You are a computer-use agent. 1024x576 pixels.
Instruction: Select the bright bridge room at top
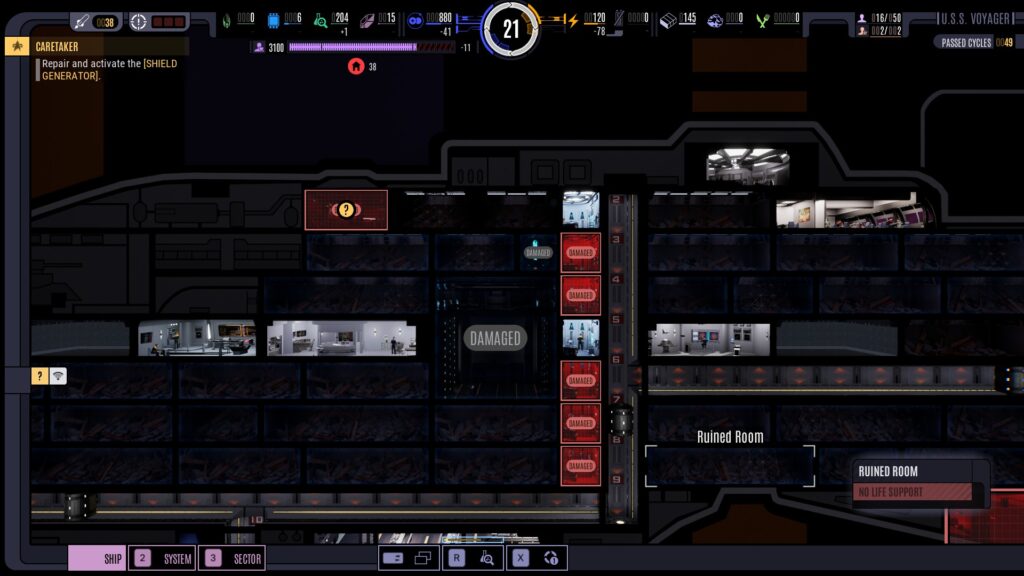(747, 165)
